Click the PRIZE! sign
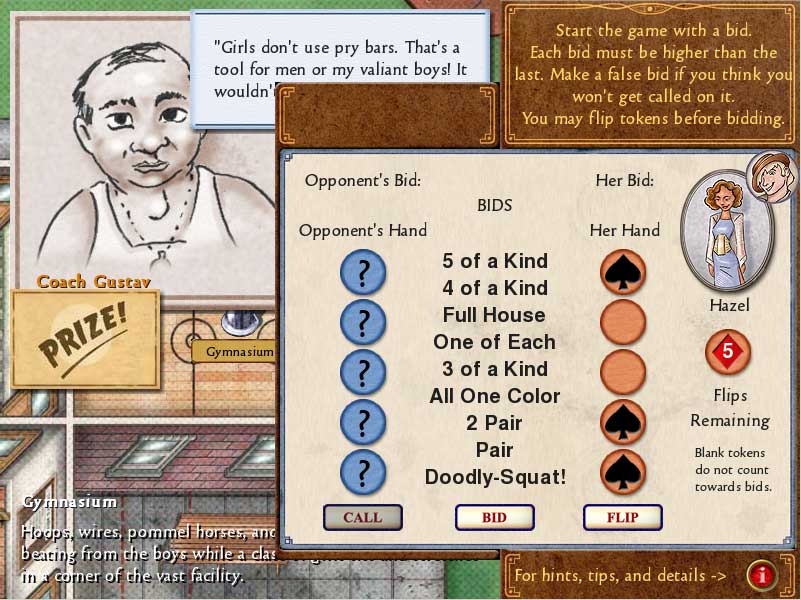Image resolution: width=801 pixels, height=600 pixels. coord(85,339)
